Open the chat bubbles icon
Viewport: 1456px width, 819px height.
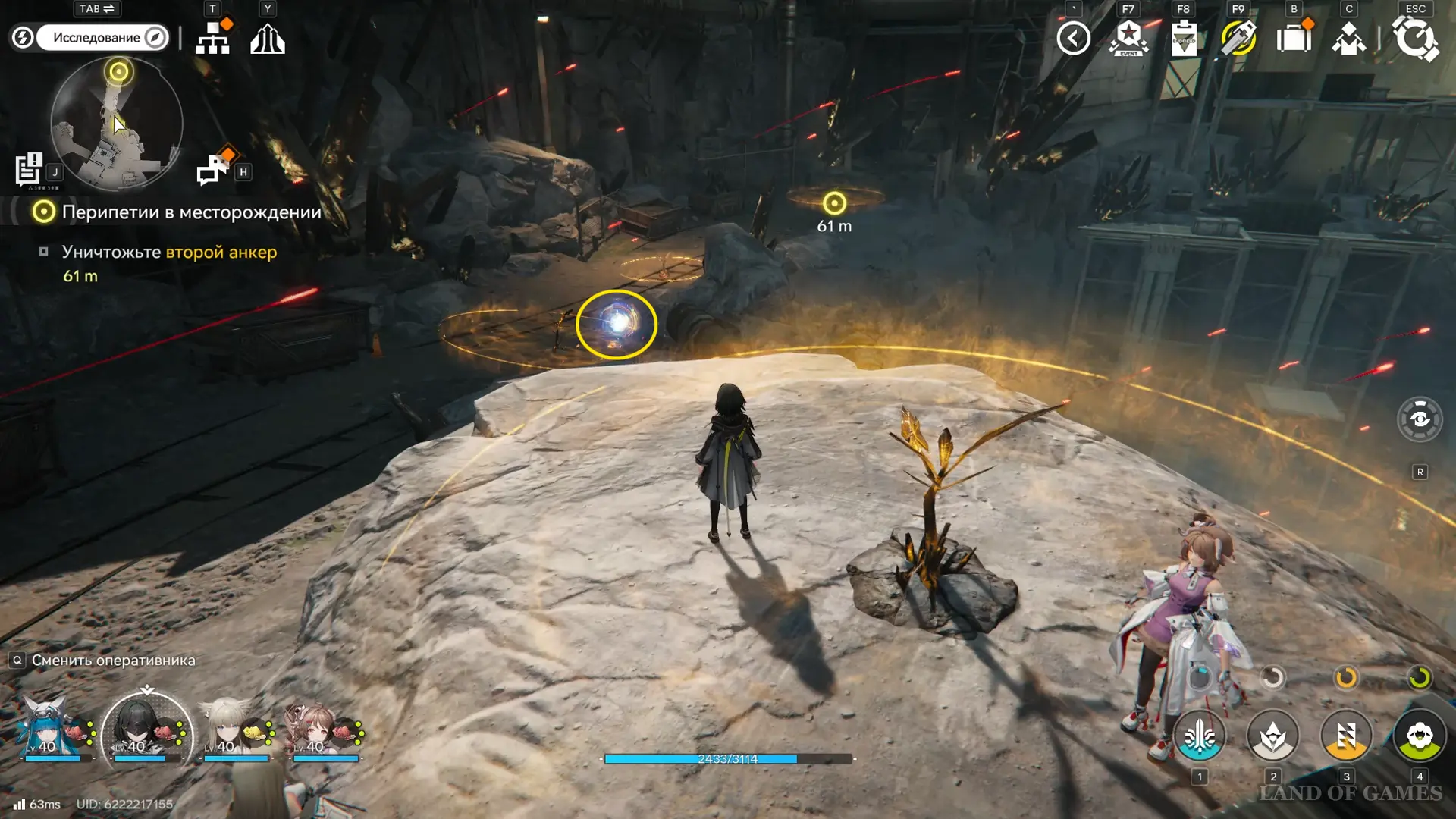[213, 168]
